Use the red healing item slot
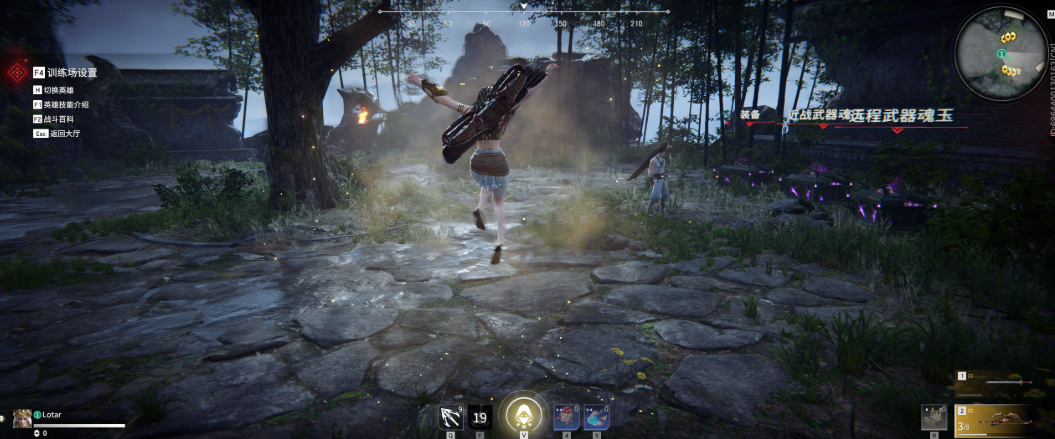1055x439 pixels. 567,416
